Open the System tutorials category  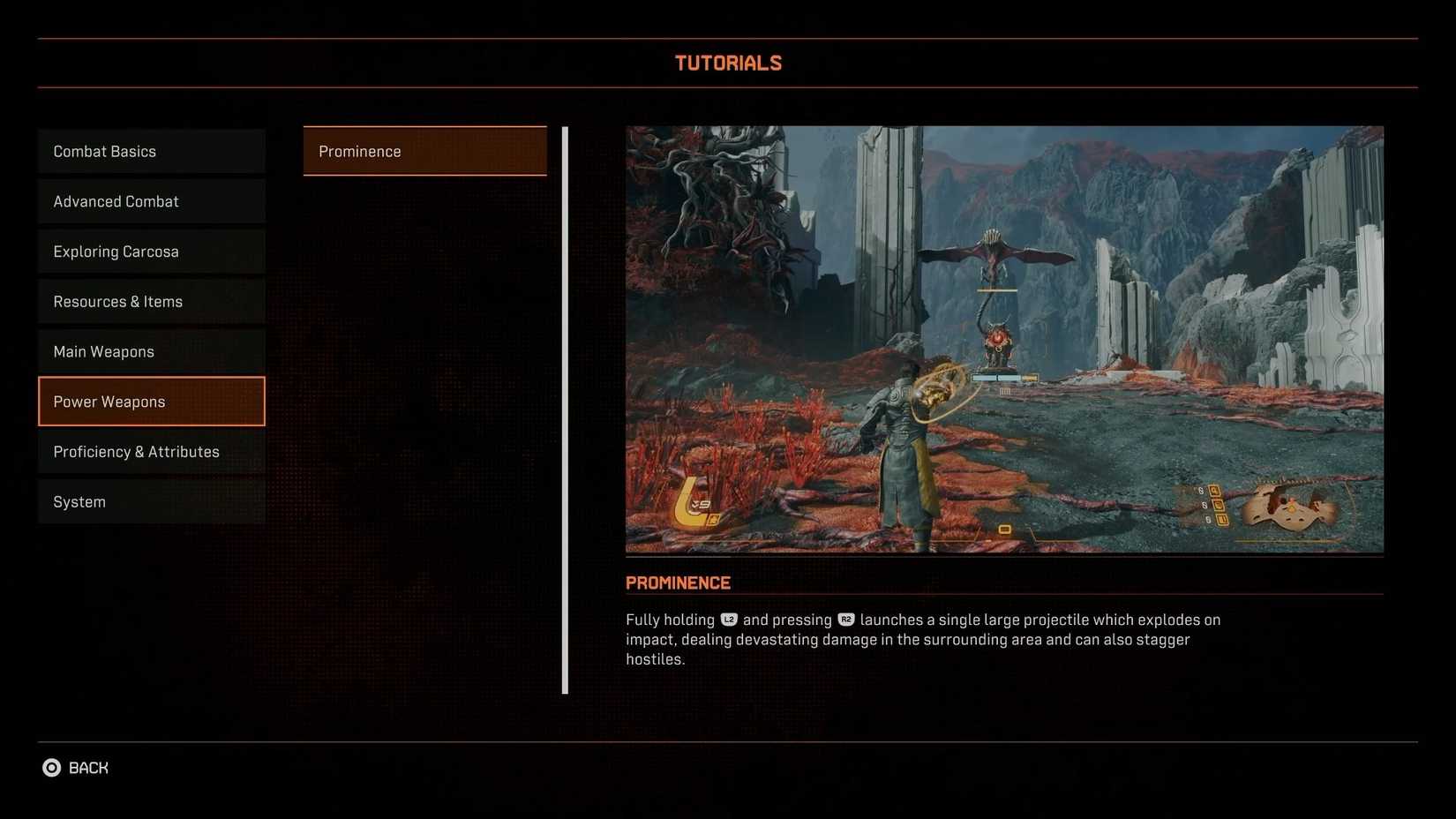pyautogui.click(x=151, y=501)
